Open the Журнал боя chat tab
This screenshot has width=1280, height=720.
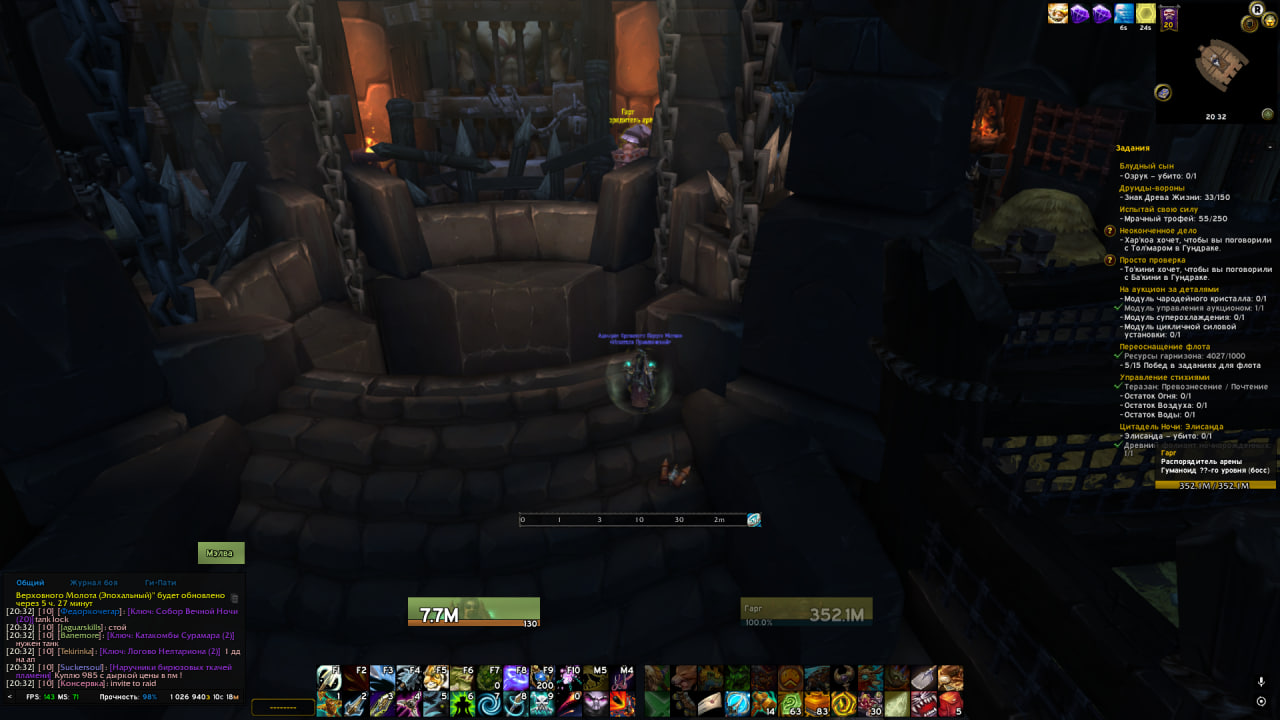[x=94, y=582]
